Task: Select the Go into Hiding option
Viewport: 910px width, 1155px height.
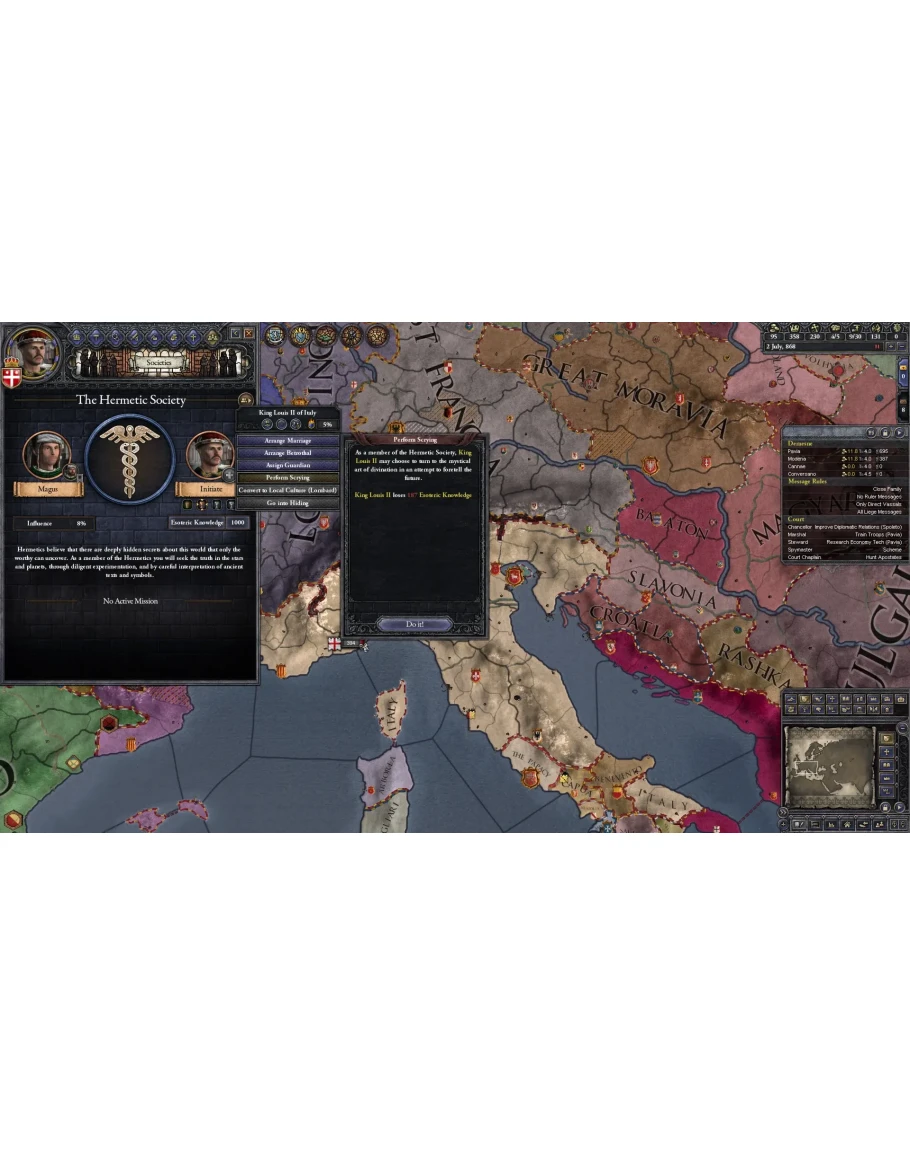Action: (287, 503)
